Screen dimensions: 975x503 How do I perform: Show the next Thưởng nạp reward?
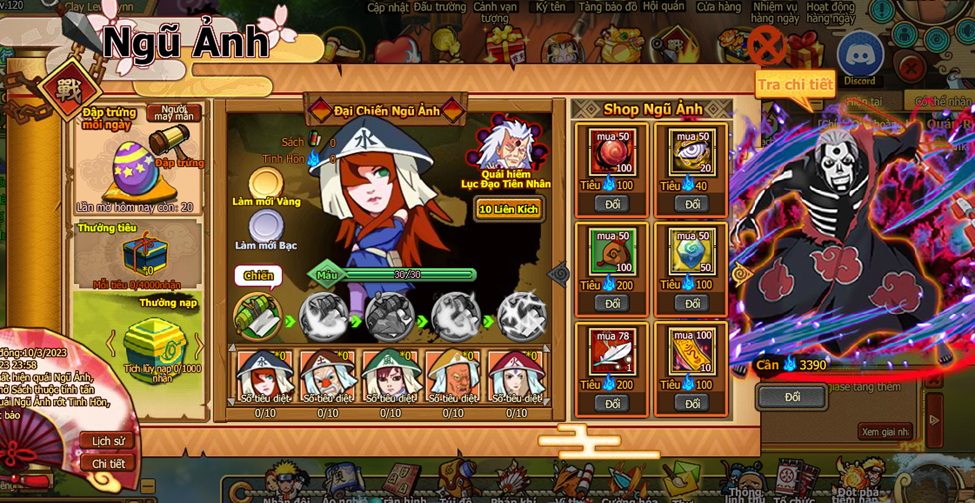tap(198, 345)
